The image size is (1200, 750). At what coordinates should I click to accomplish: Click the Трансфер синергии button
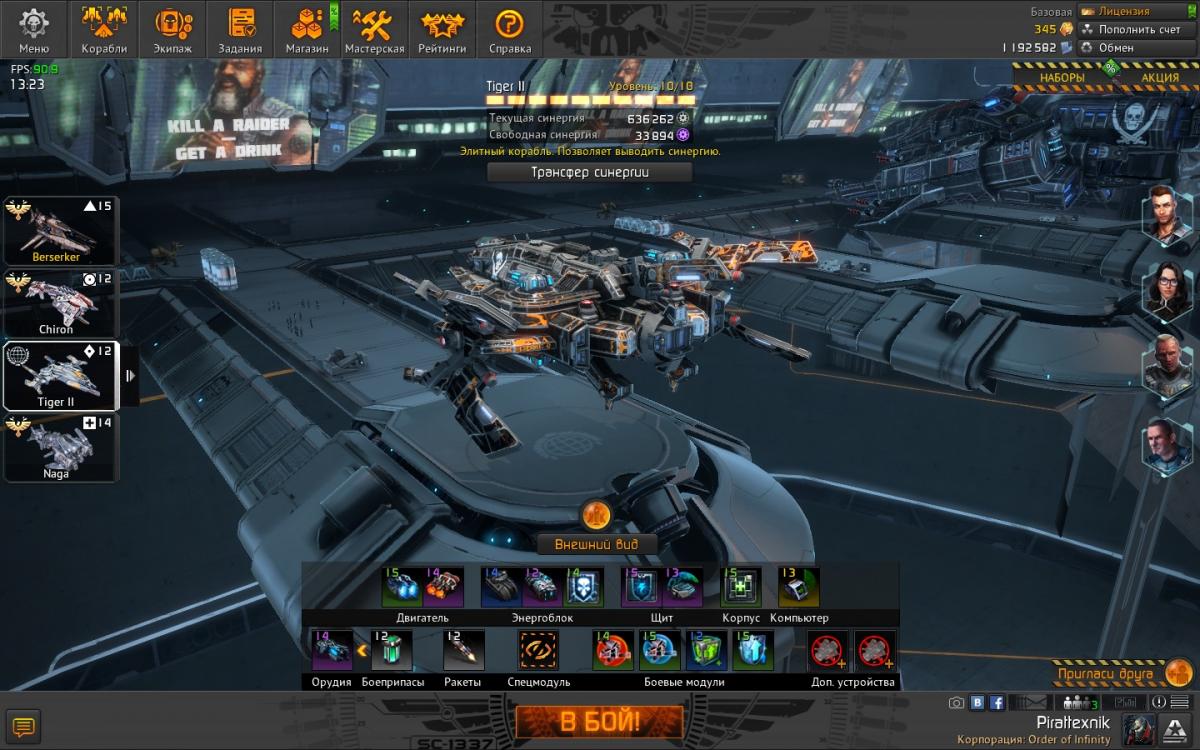589,172
